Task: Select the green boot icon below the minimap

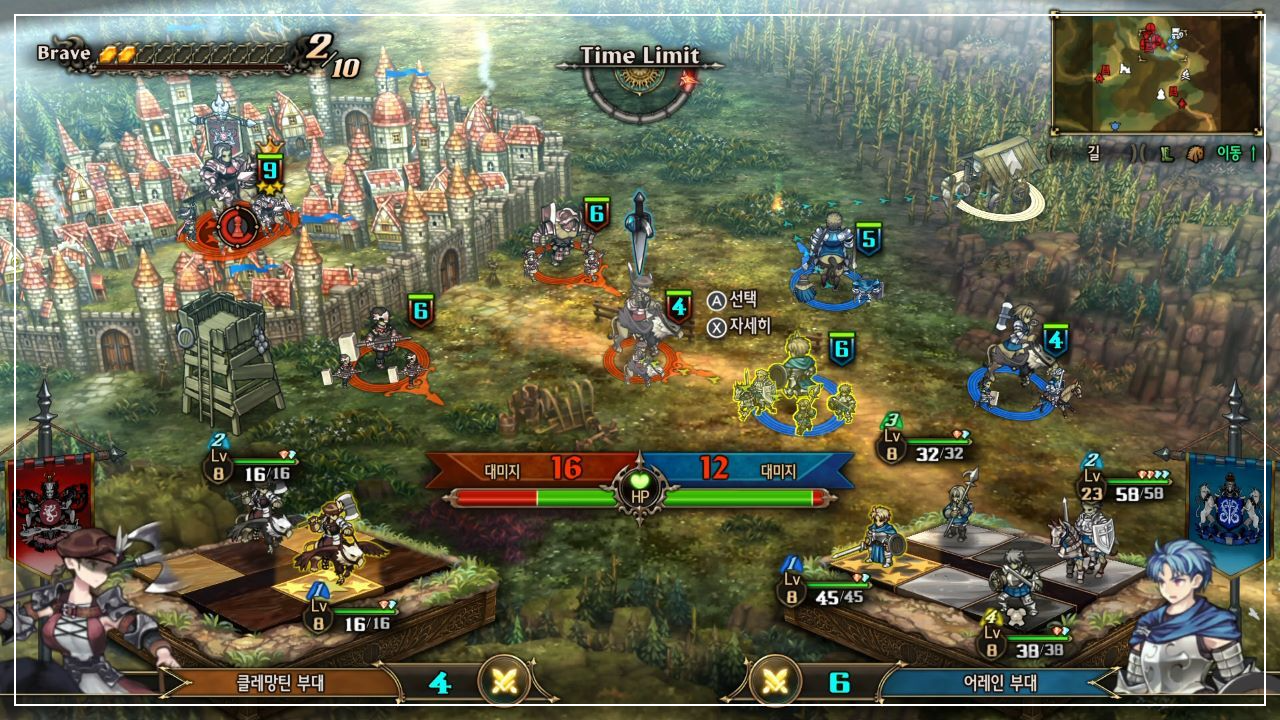Action: (x=1165, y=155)
